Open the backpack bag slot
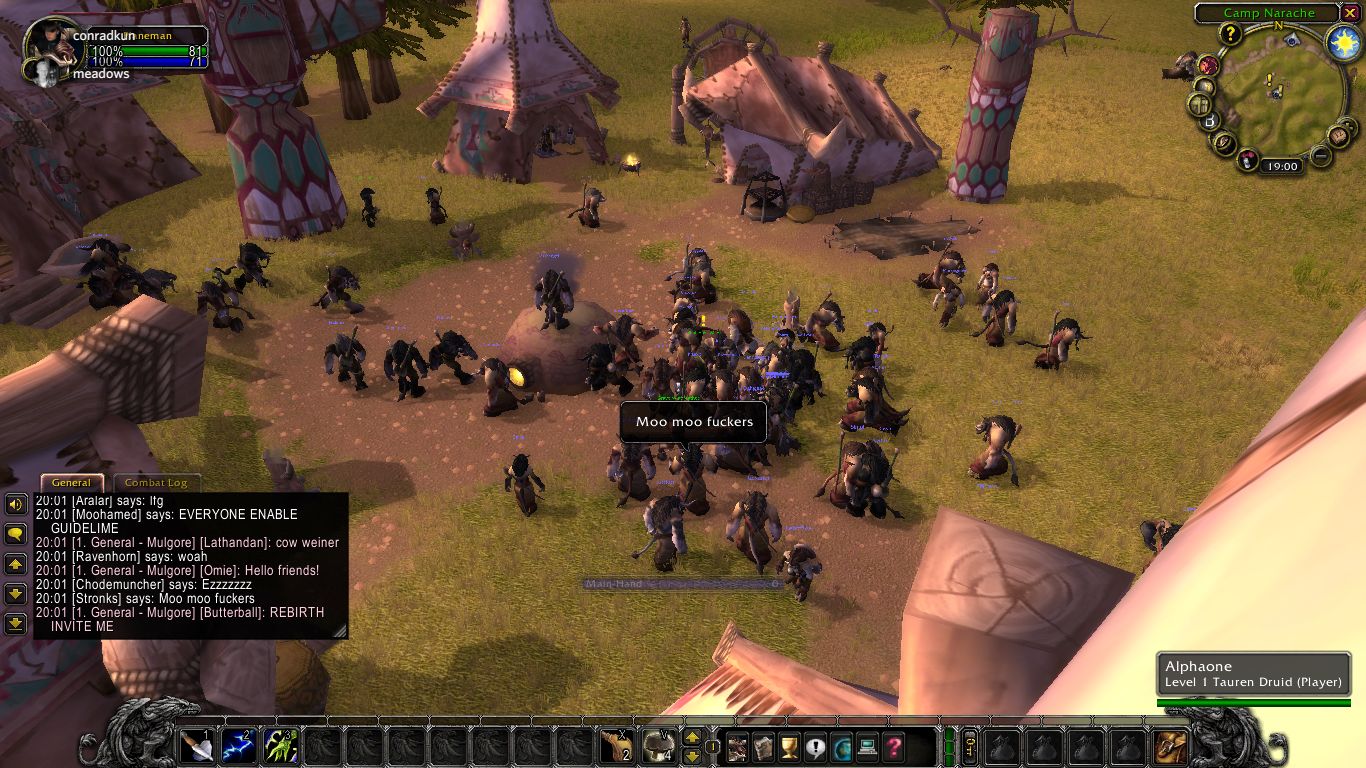The image size is (1366, 768). 1169,746
